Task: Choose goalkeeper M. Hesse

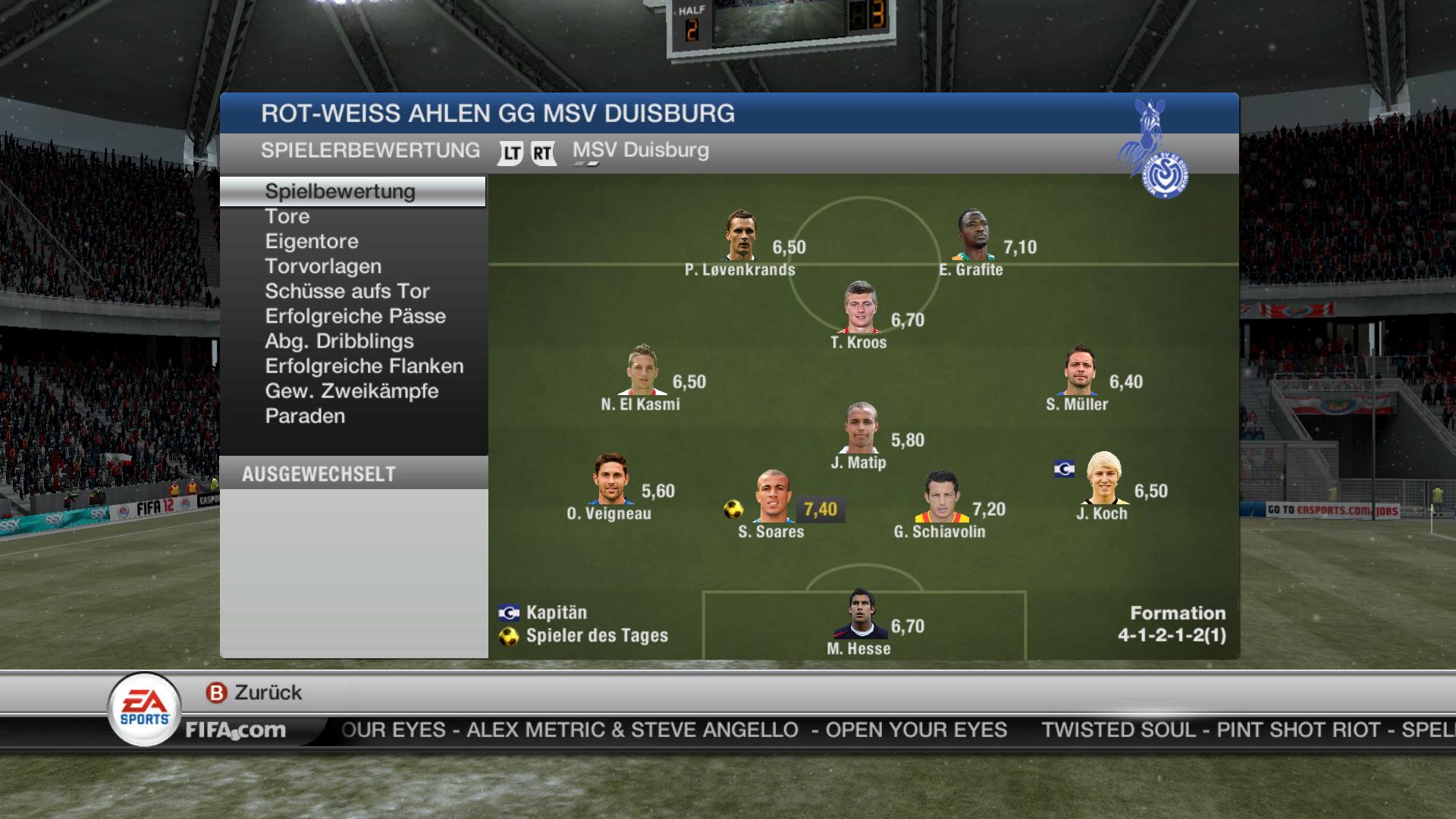Action: [860, 614]
